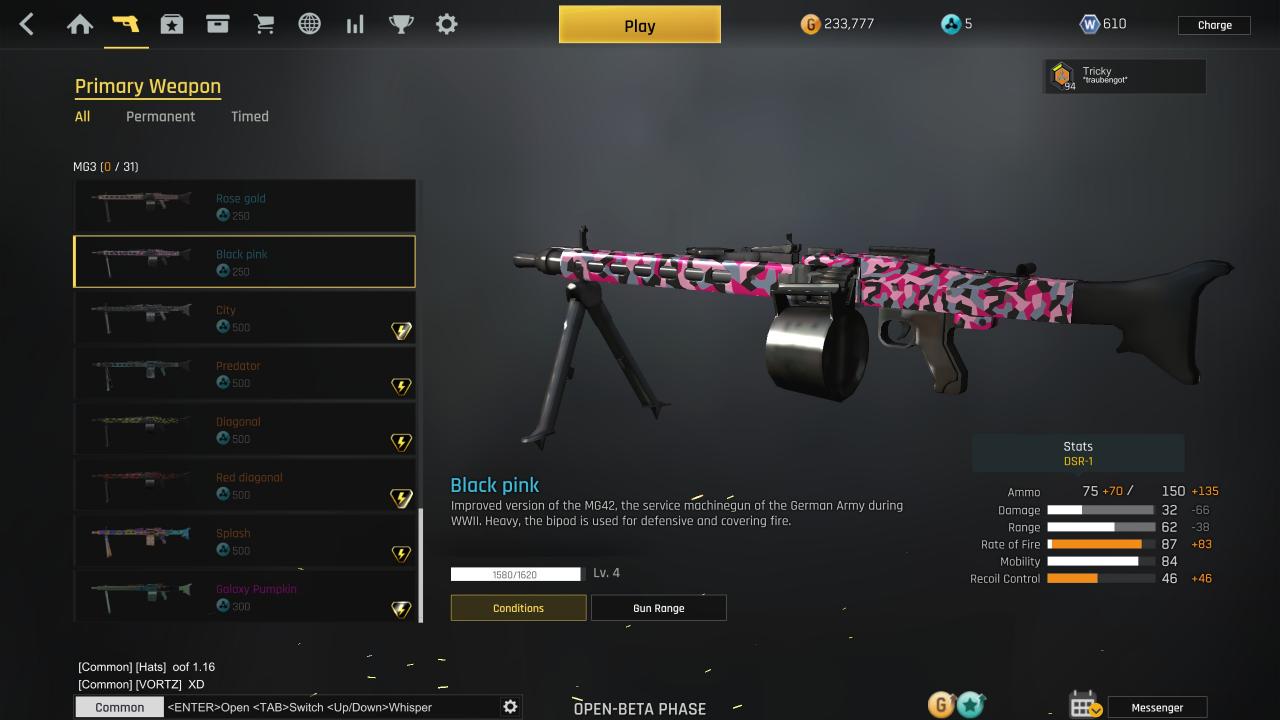
Task: Open the settings gear in top bar
Action: coord(447,25)
